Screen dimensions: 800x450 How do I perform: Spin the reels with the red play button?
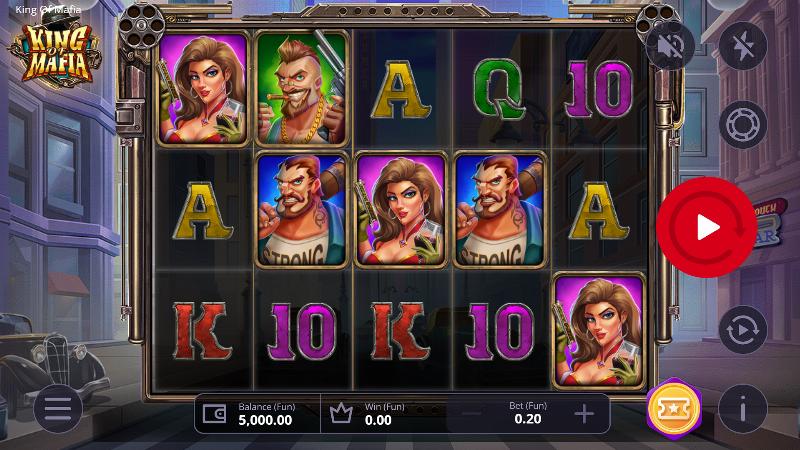(707, 227)
